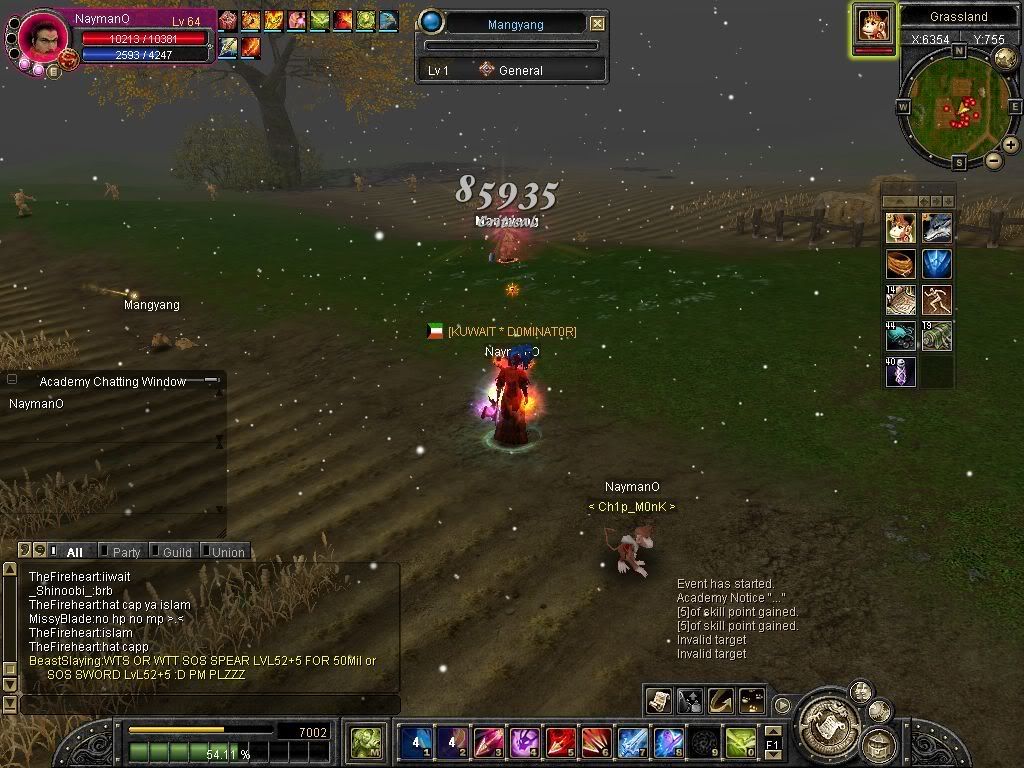The width and height of the screenshot is (1024, 768).
Task: Click the NaymanO character portrait
Action: pyautogui.click(x=42, y=39)
